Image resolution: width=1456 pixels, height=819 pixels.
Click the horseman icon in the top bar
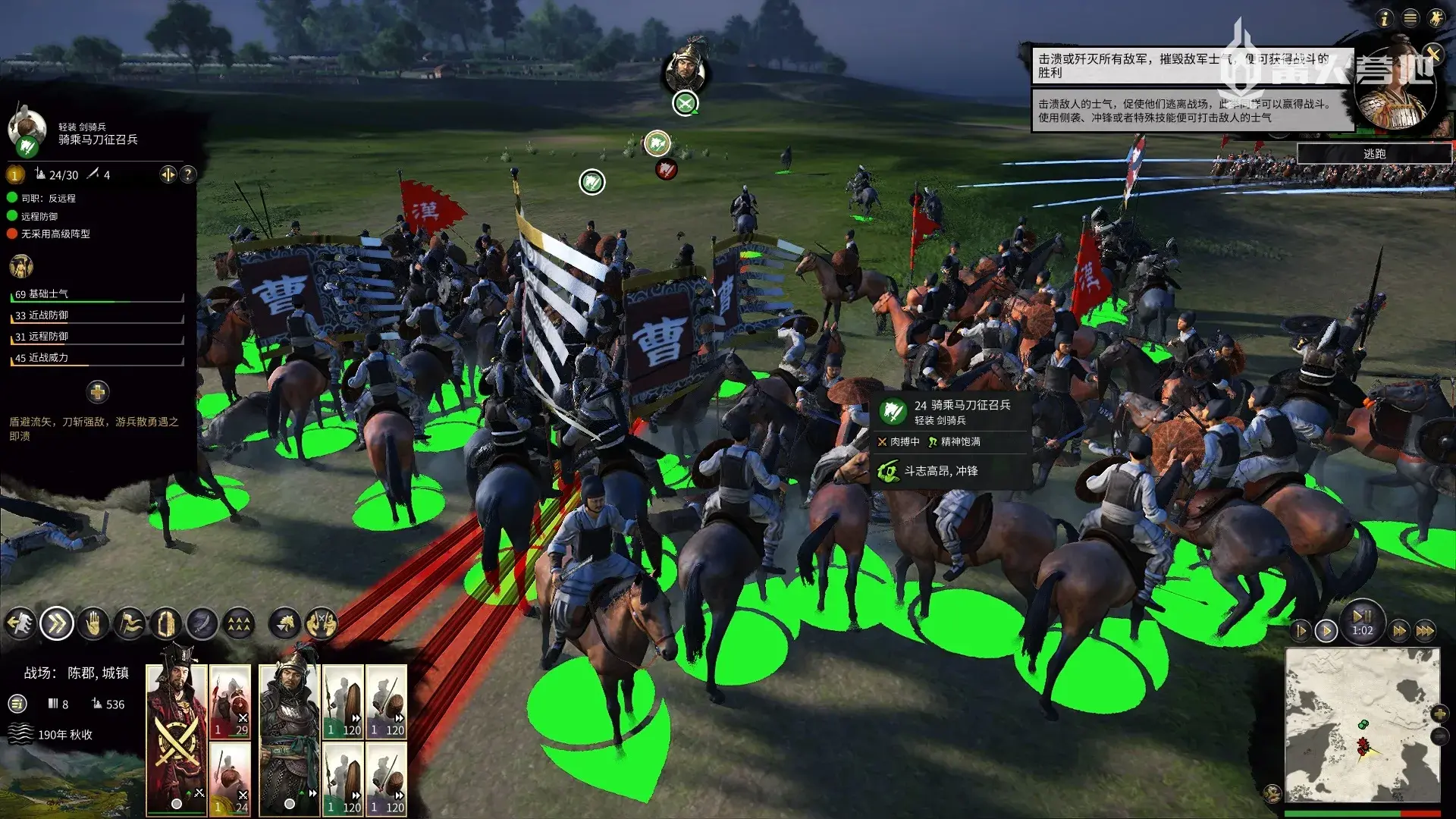pos(1436,18)
